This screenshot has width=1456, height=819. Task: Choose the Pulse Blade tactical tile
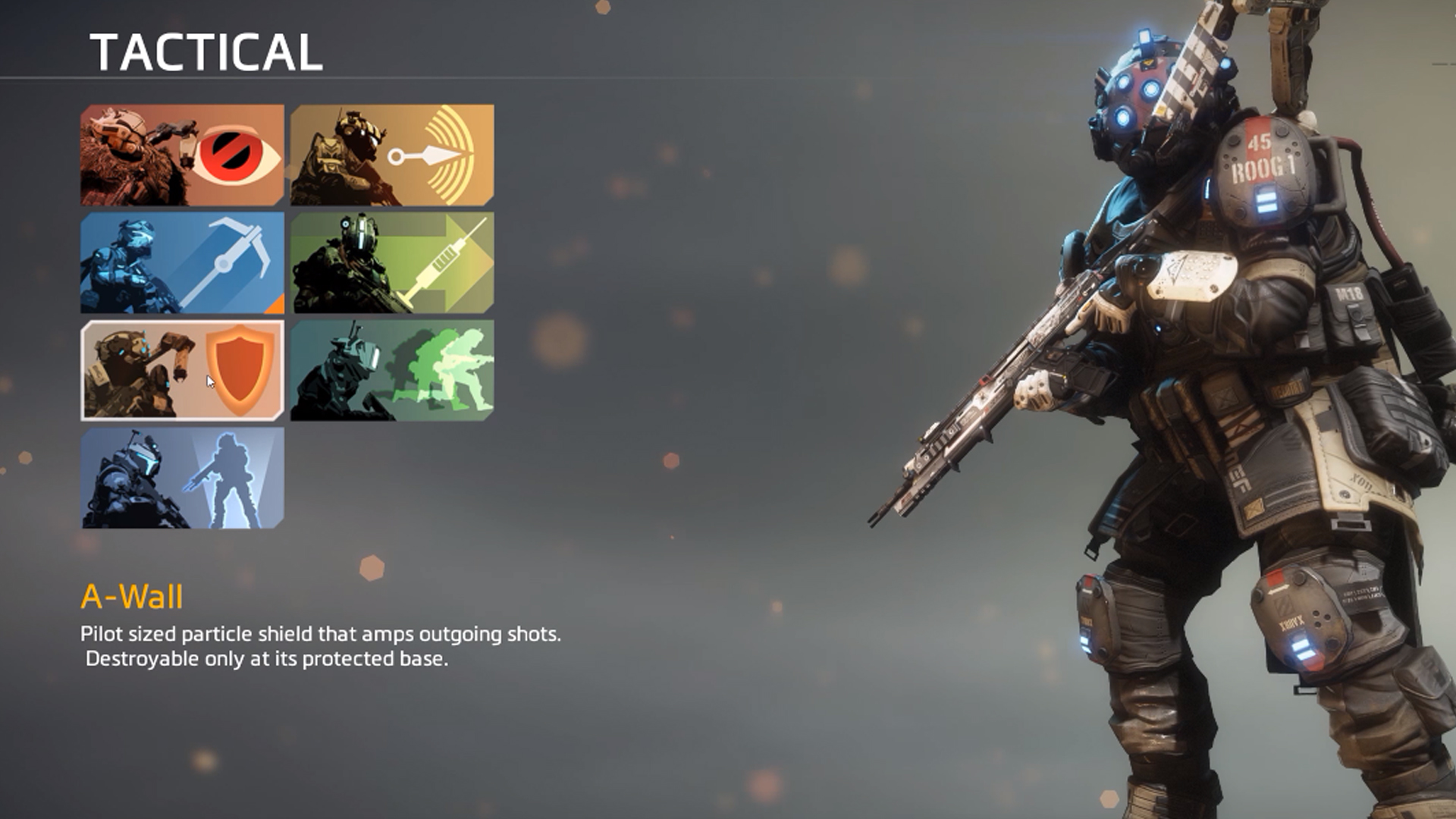click(392, 155)
